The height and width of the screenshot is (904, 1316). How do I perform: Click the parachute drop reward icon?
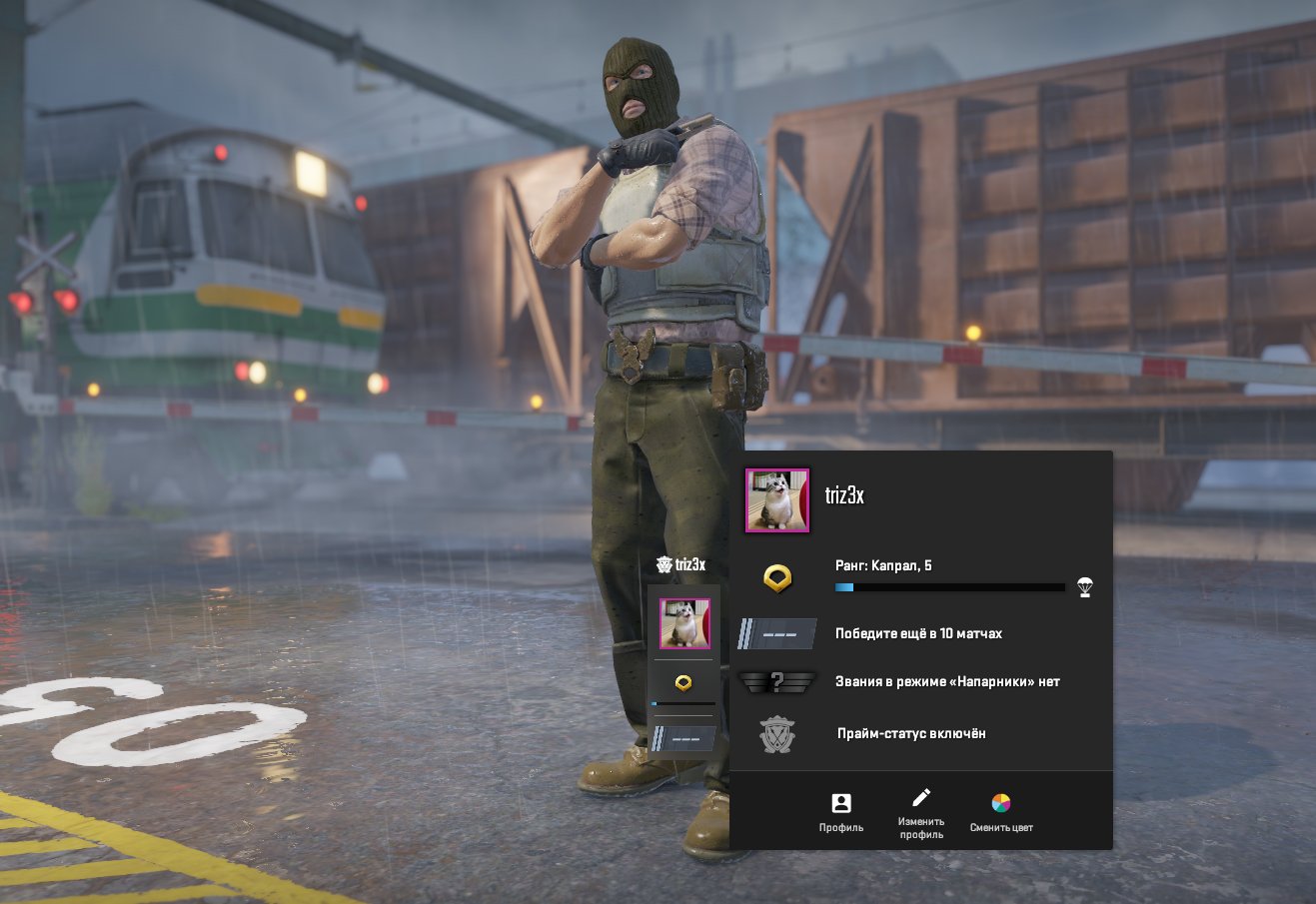tap(1085, 587)
